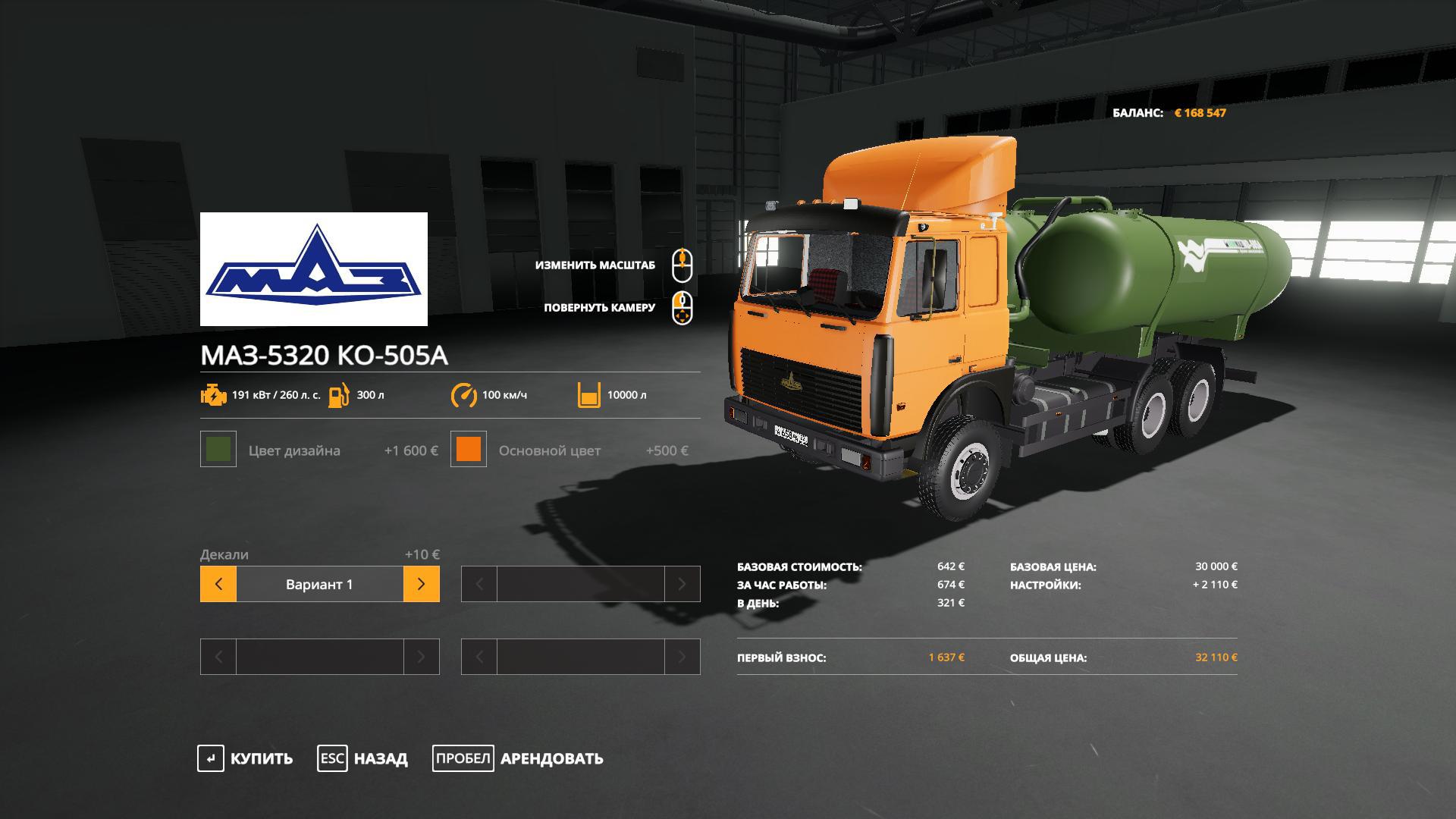Lease the truck via Арендовать
This screenshot has height=819, width=1456.
[x=518, y=758]
